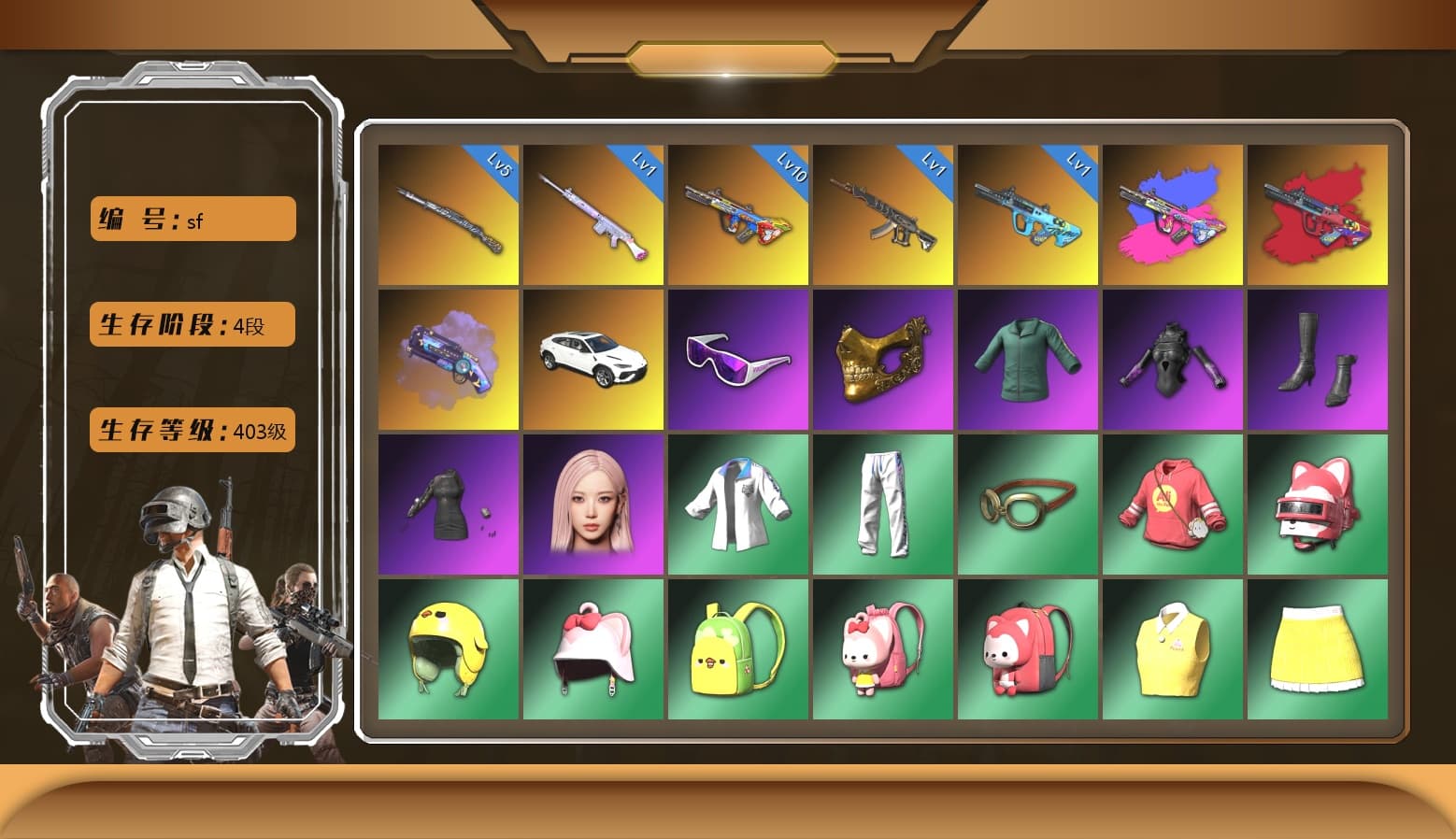The image size is (1456, 839).
Task: Open the green chick backpack
Action: coord(737,648)
